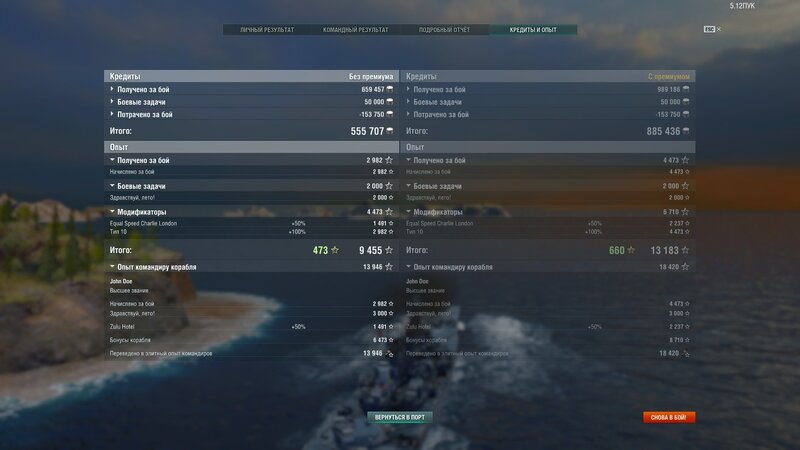This screenshot has width=800, height=450.
Task: Close the results screen with the X
Action: coord(718,29)
